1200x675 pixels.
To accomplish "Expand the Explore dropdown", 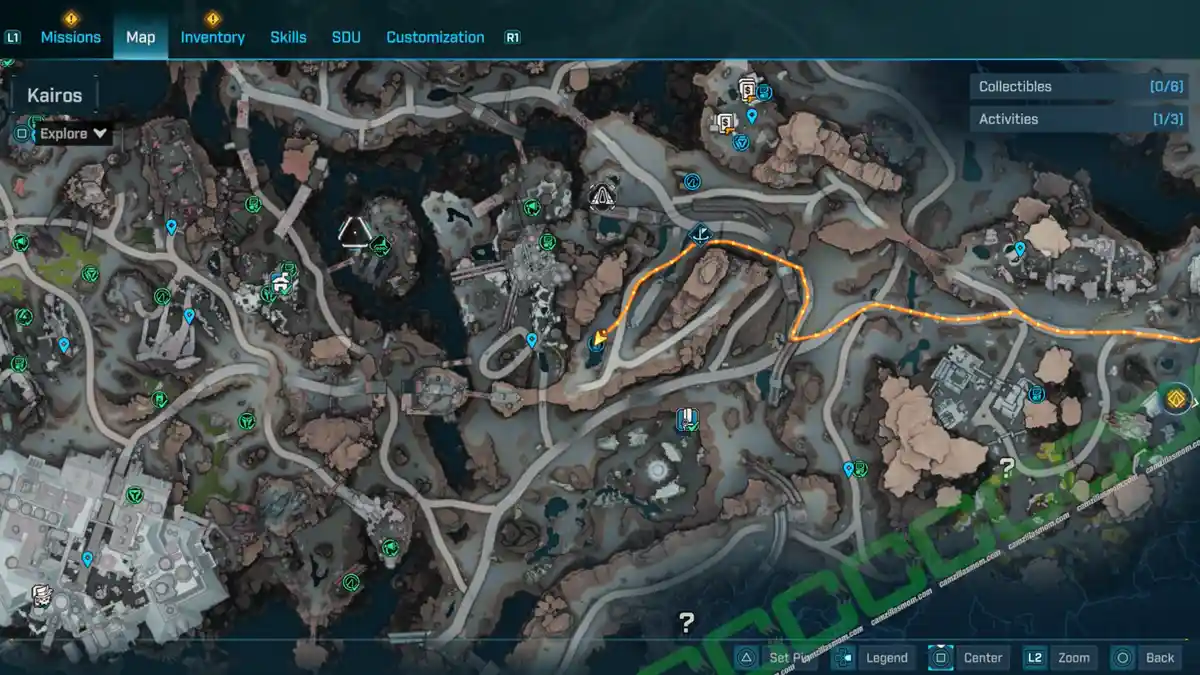I will click(x=74, y=133).
